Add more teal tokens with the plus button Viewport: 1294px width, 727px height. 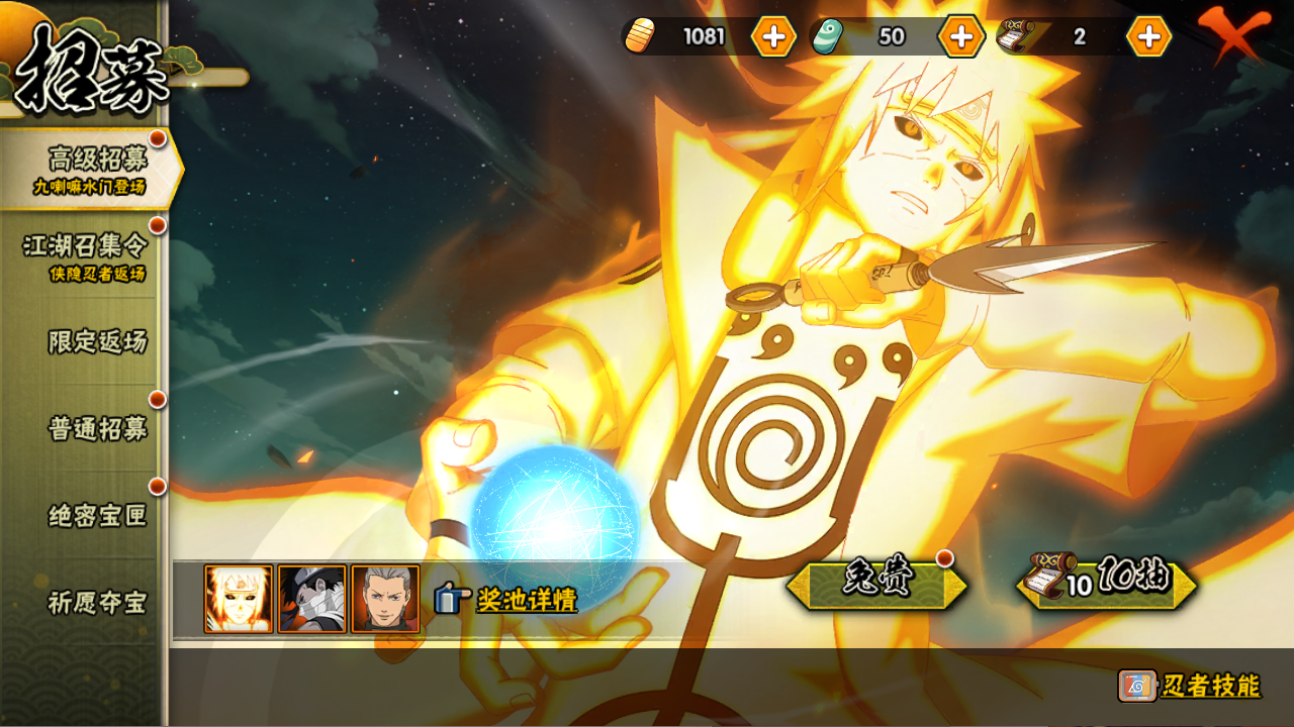click(x=961, y=37)
